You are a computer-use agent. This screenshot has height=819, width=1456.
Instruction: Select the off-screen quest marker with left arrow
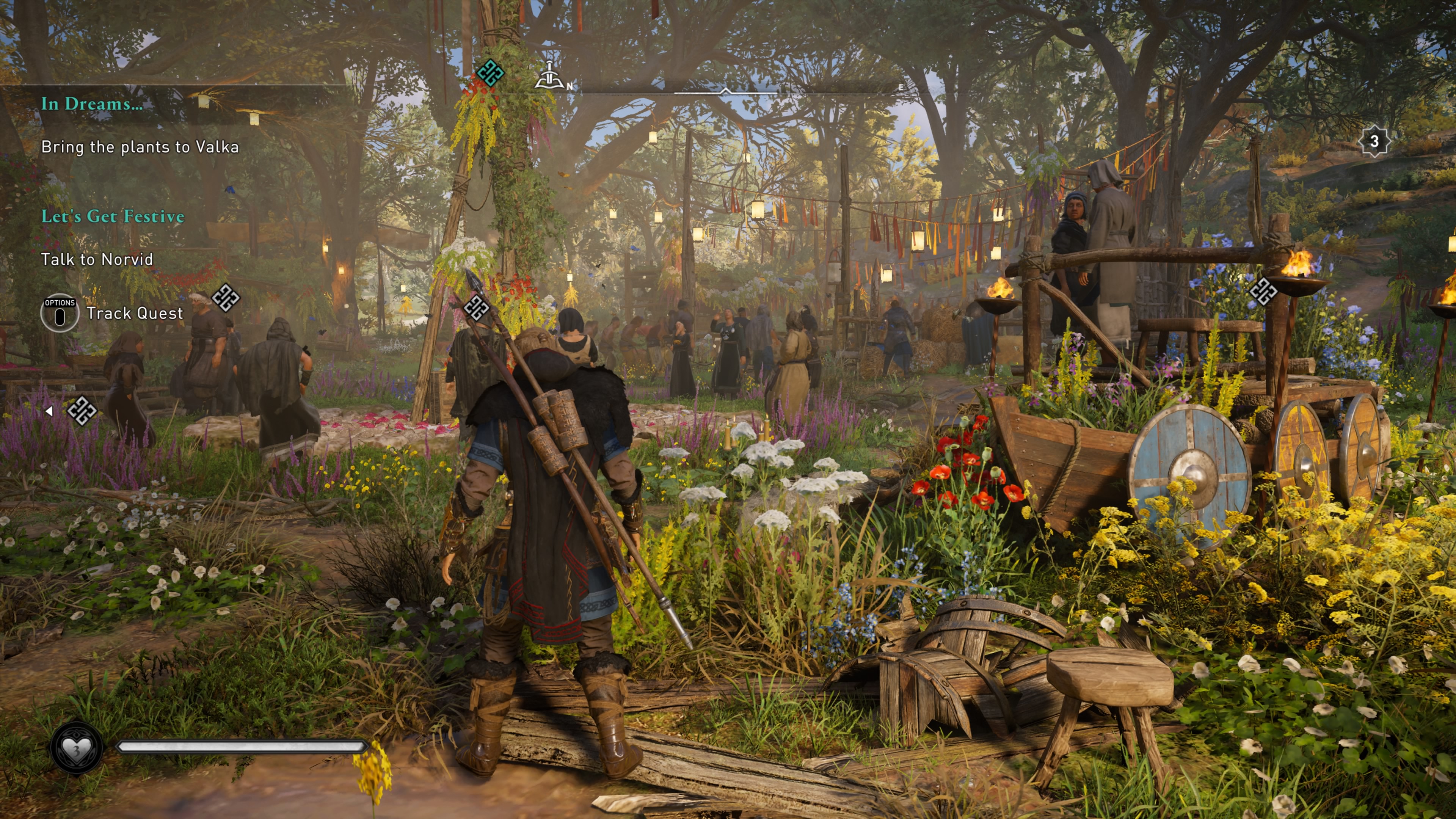point(81,411)
